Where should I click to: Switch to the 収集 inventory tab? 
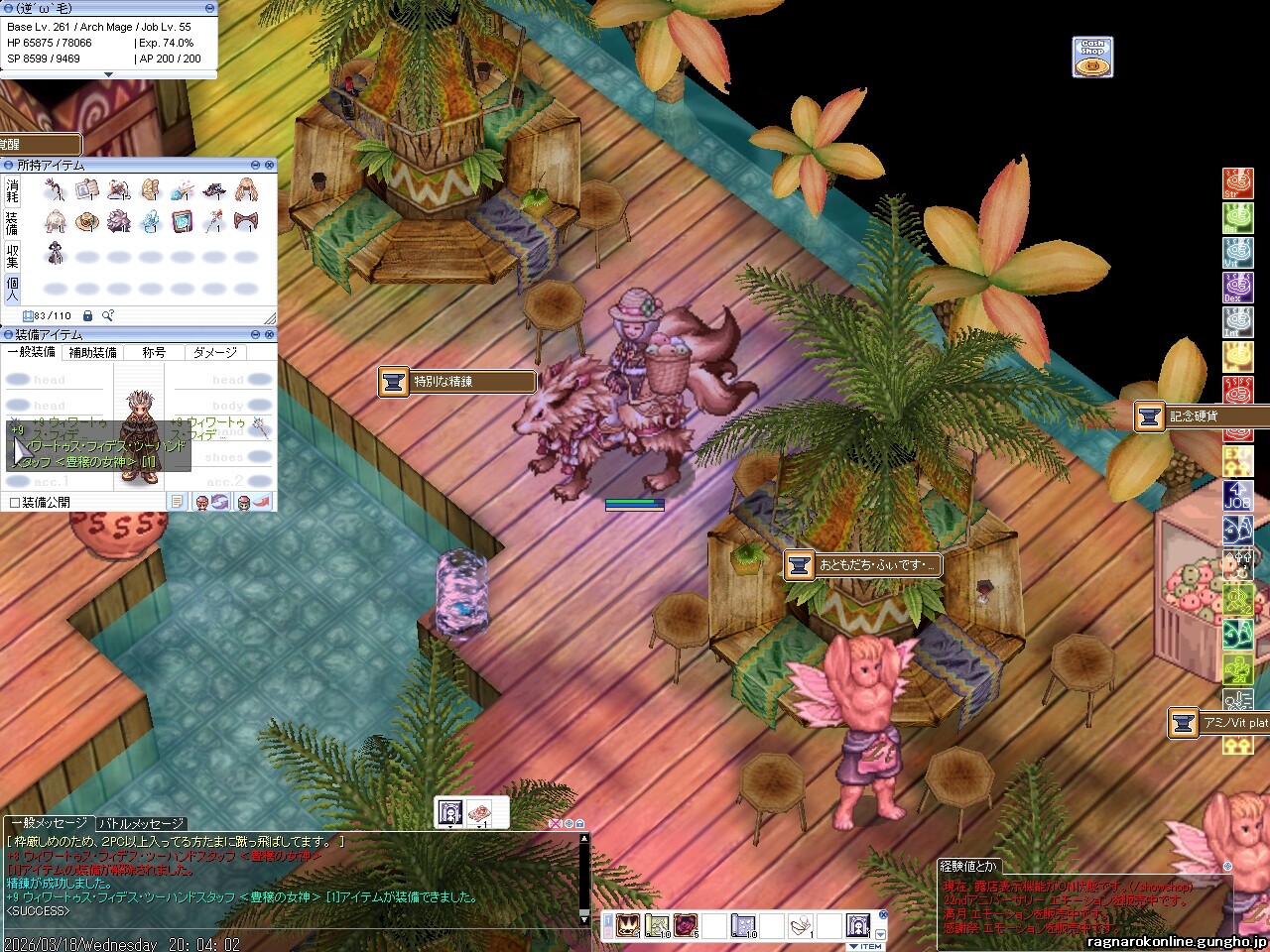[x=12, y=256]
